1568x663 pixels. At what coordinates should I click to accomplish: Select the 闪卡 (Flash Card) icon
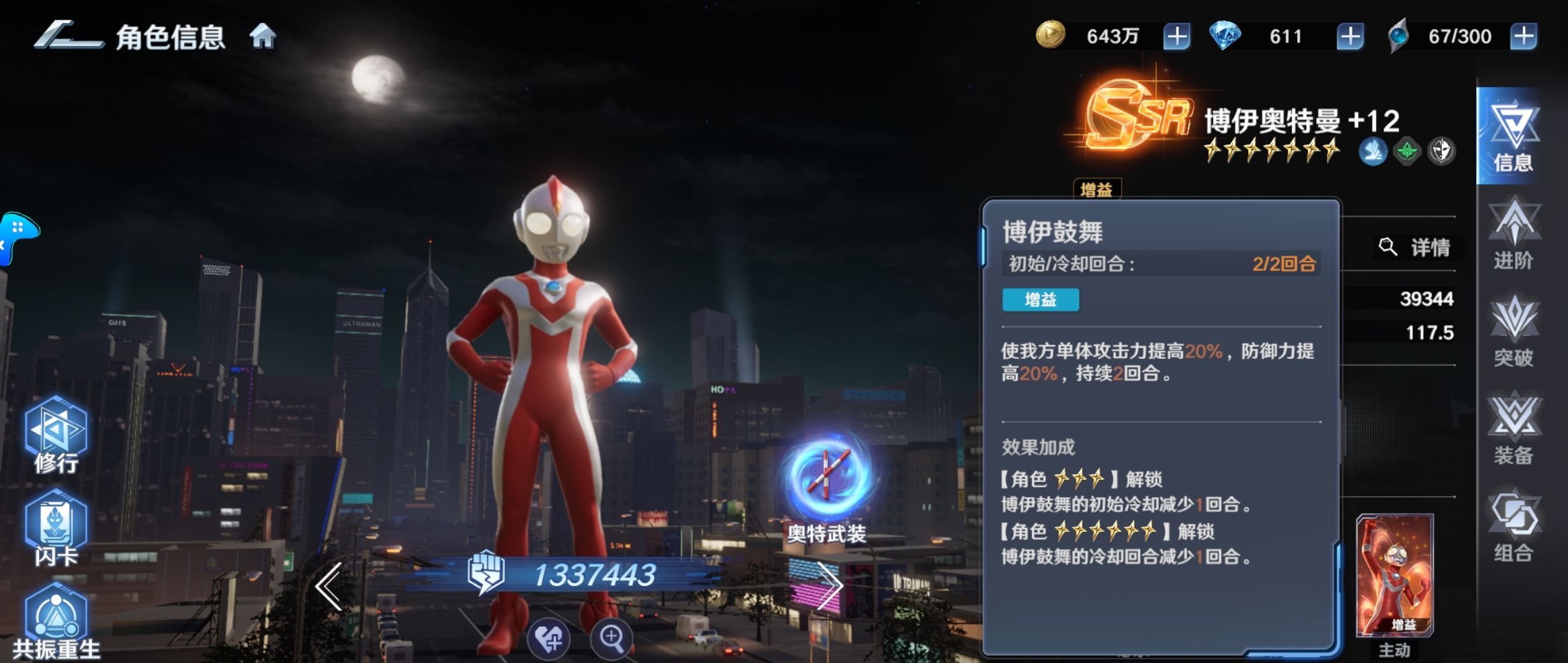point(58,523)
